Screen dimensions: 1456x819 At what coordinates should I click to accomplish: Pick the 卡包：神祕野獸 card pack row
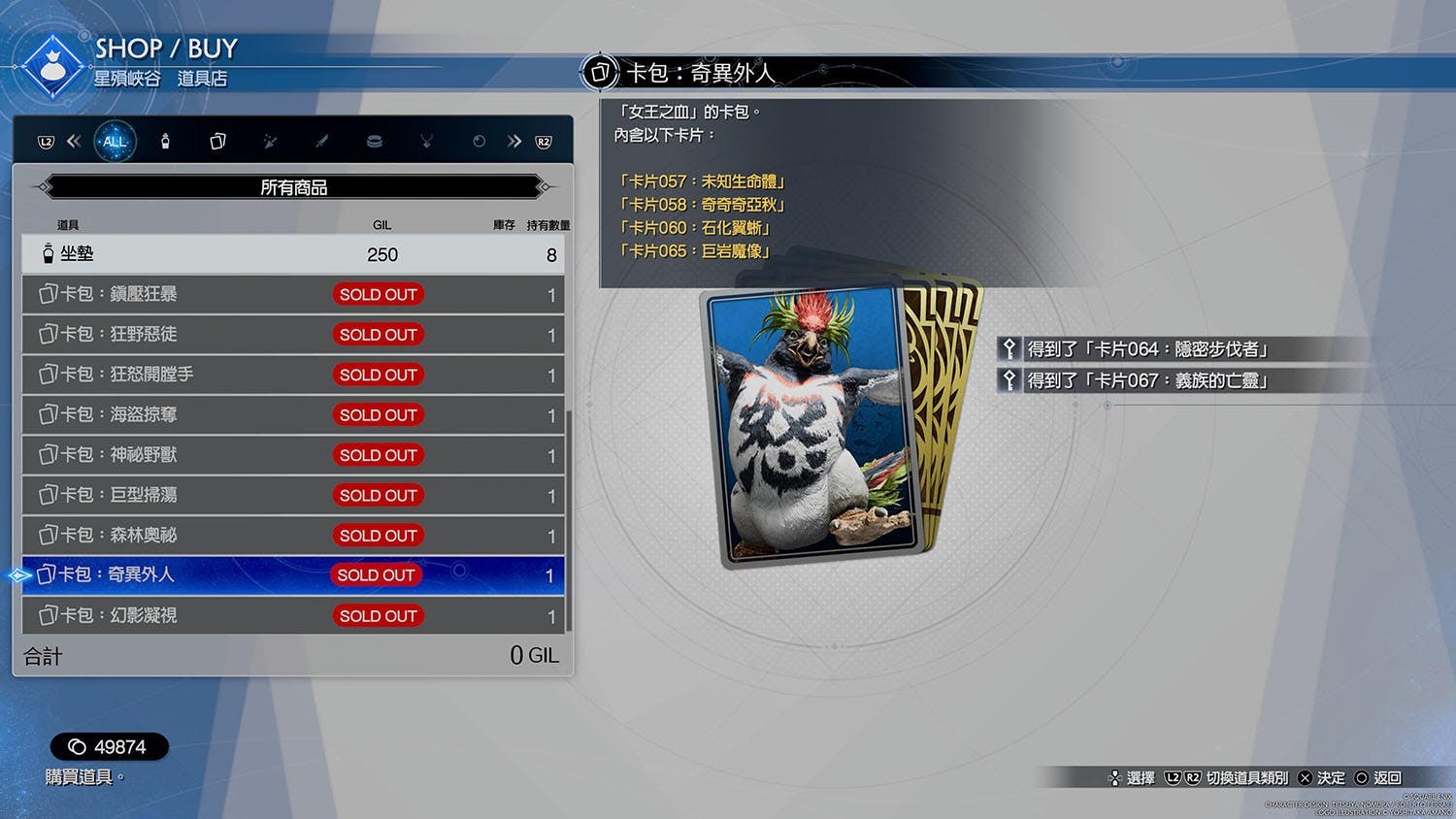point(292,455)
